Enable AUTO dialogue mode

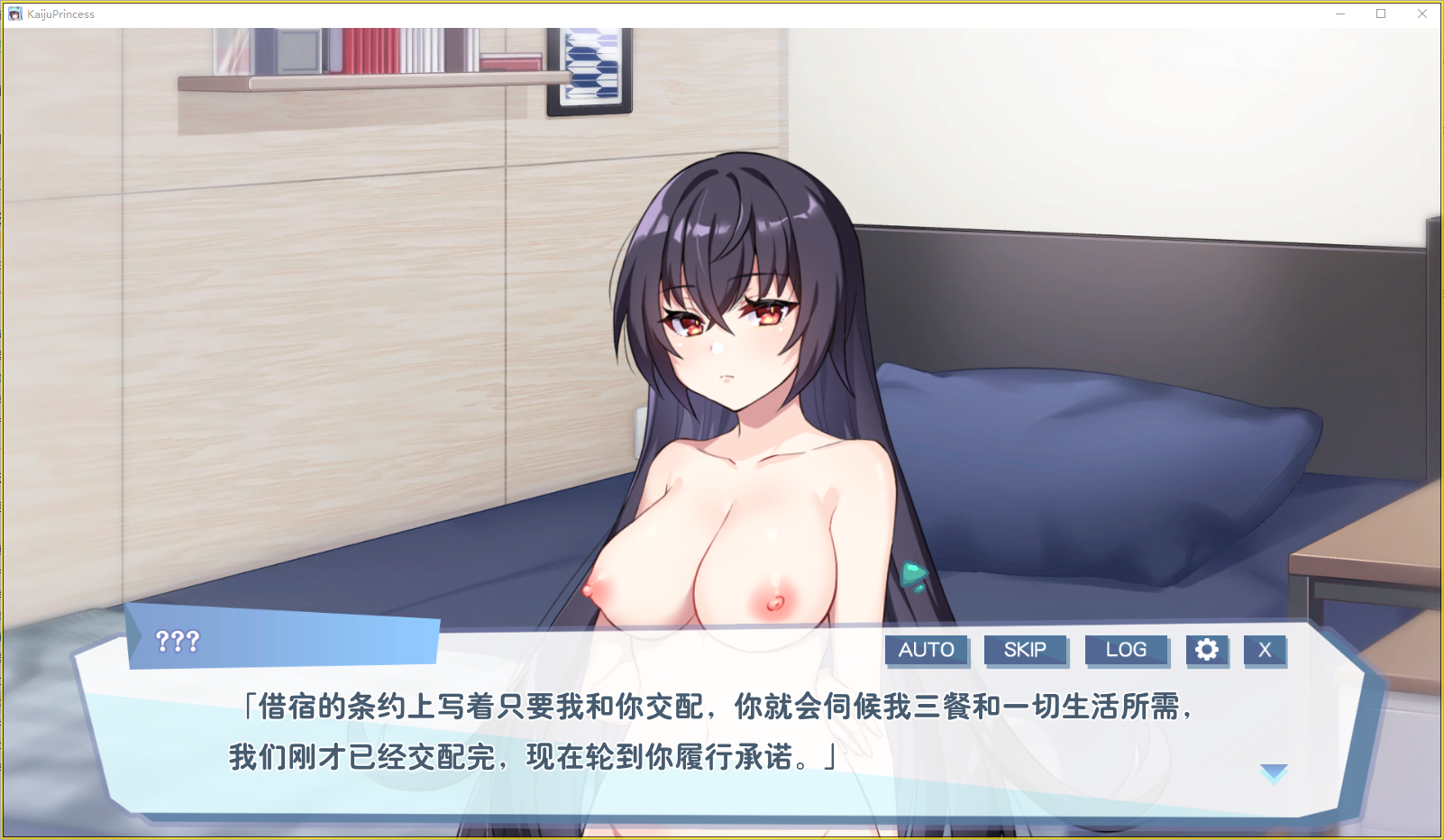pos(926,650)
